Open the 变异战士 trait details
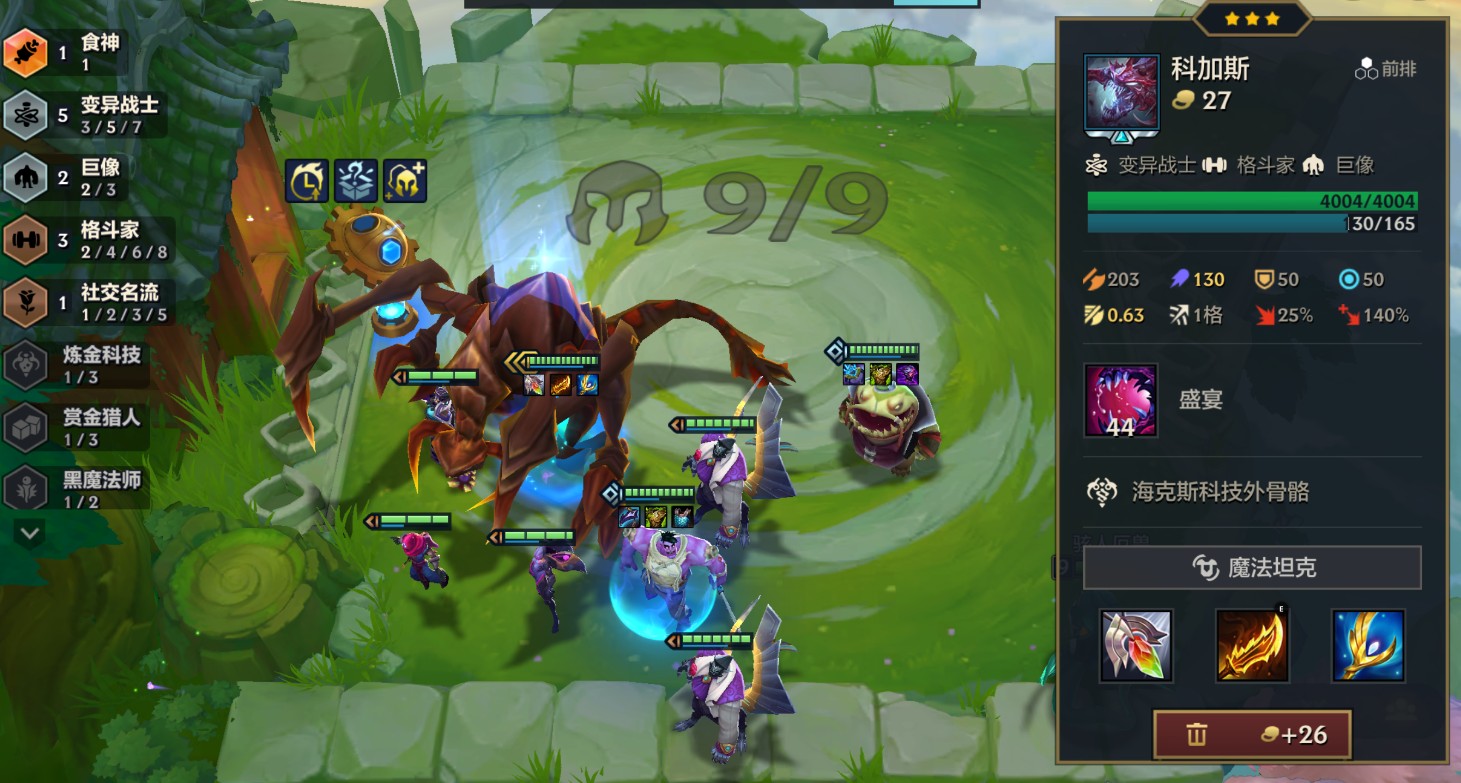This screenshot has height=783, width=1461. click(85, 115)
